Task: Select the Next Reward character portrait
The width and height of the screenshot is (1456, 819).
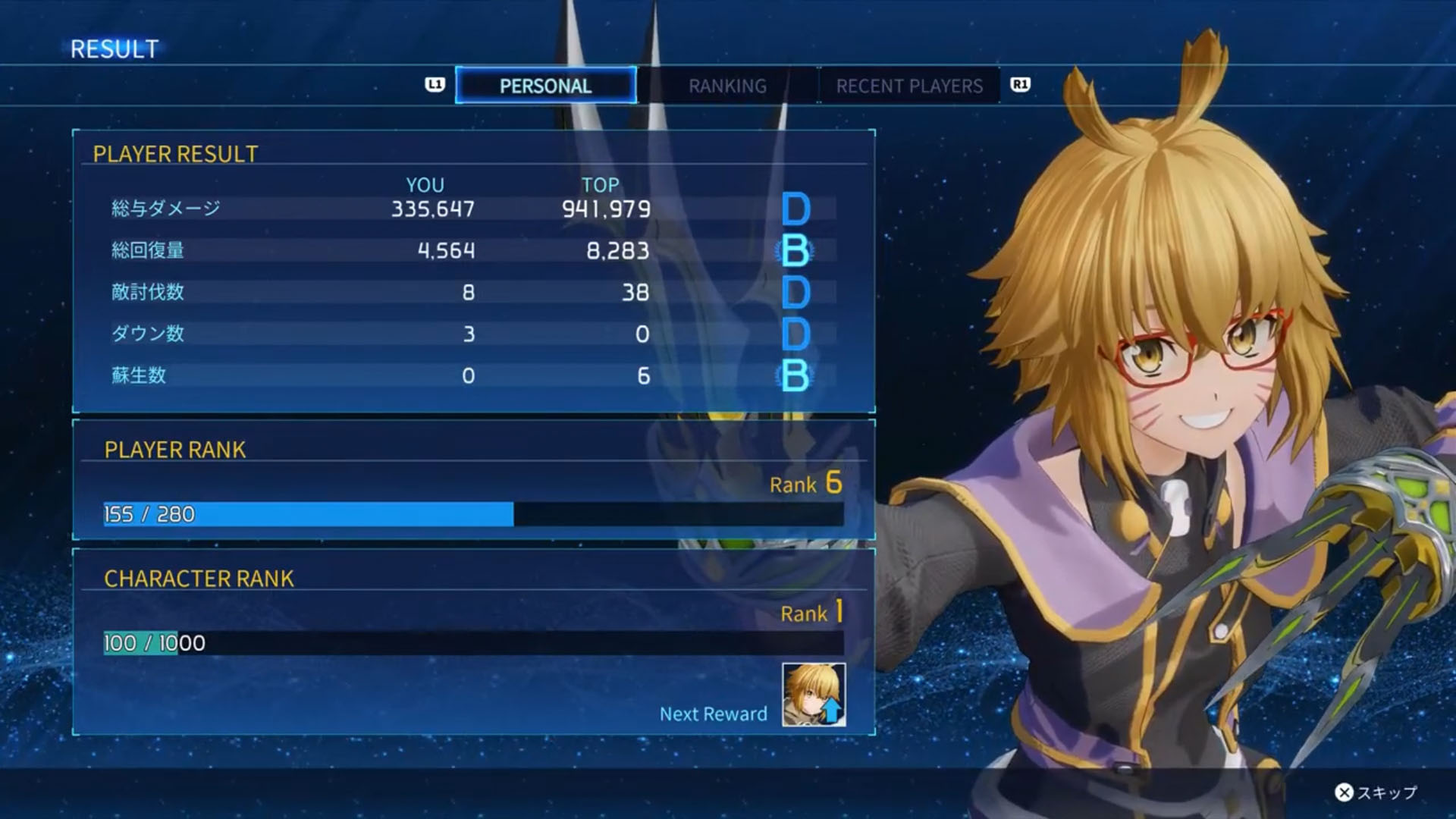Action: (x=814, y=695)
